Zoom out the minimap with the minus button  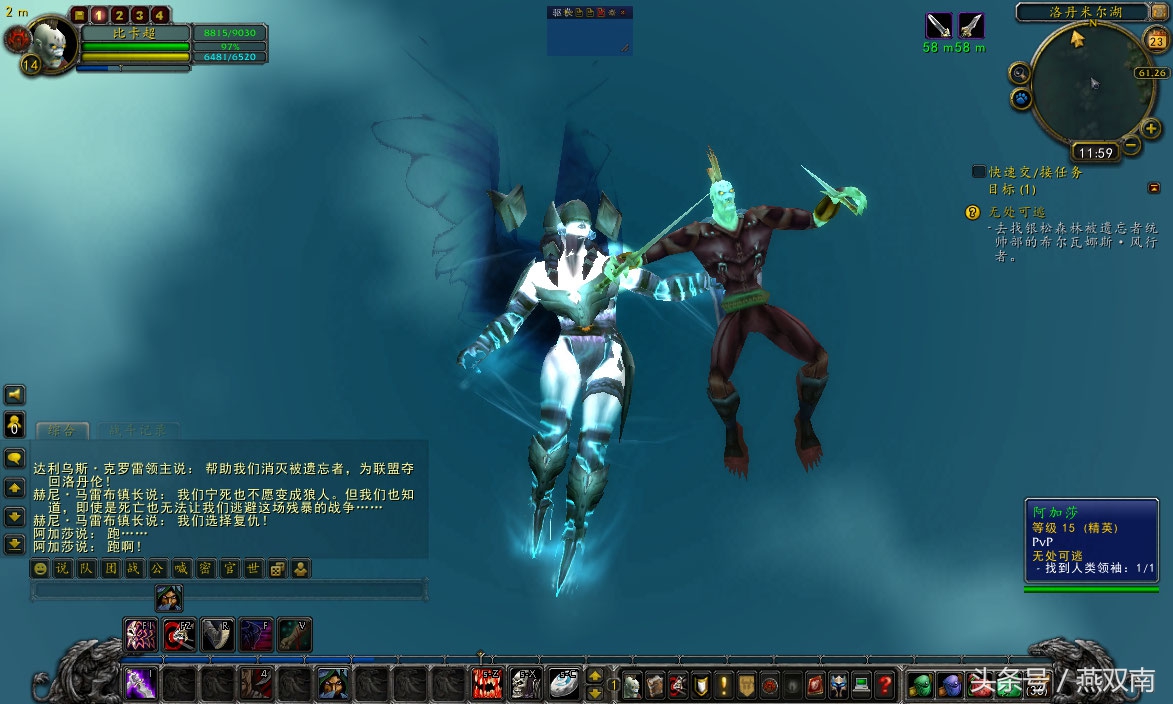coord(1130,145)
